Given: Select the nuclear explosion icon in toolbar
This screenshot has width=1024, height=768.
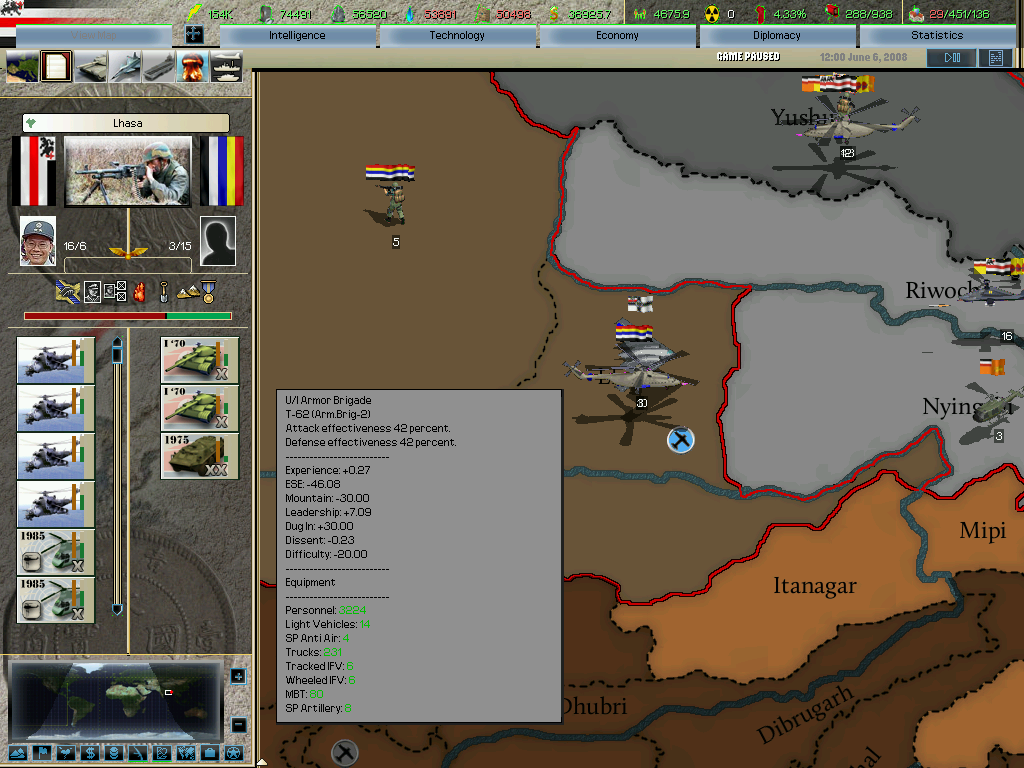Looking at the screenshot, I should (x=192, y=67).
